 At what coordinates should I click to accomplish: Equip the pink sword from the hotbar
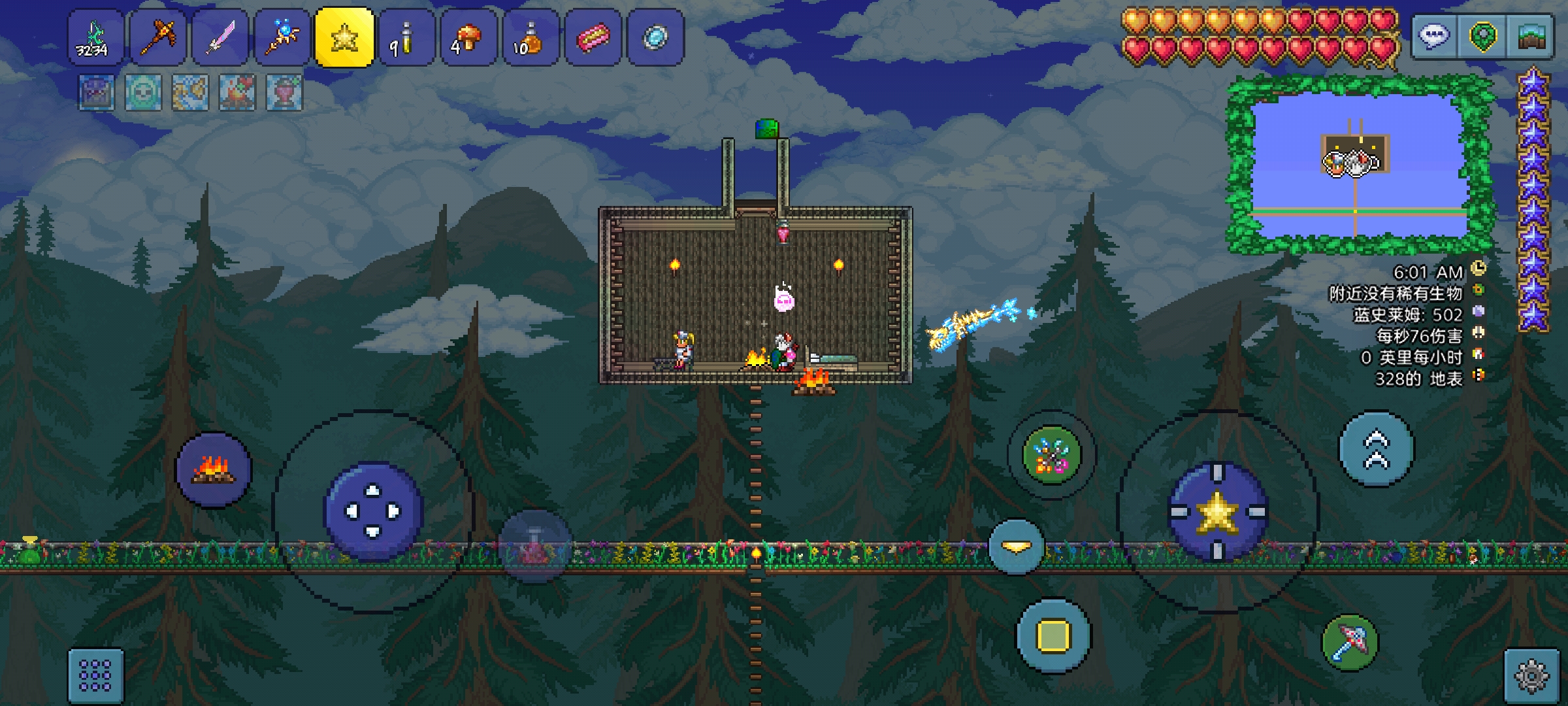(220, 37)
